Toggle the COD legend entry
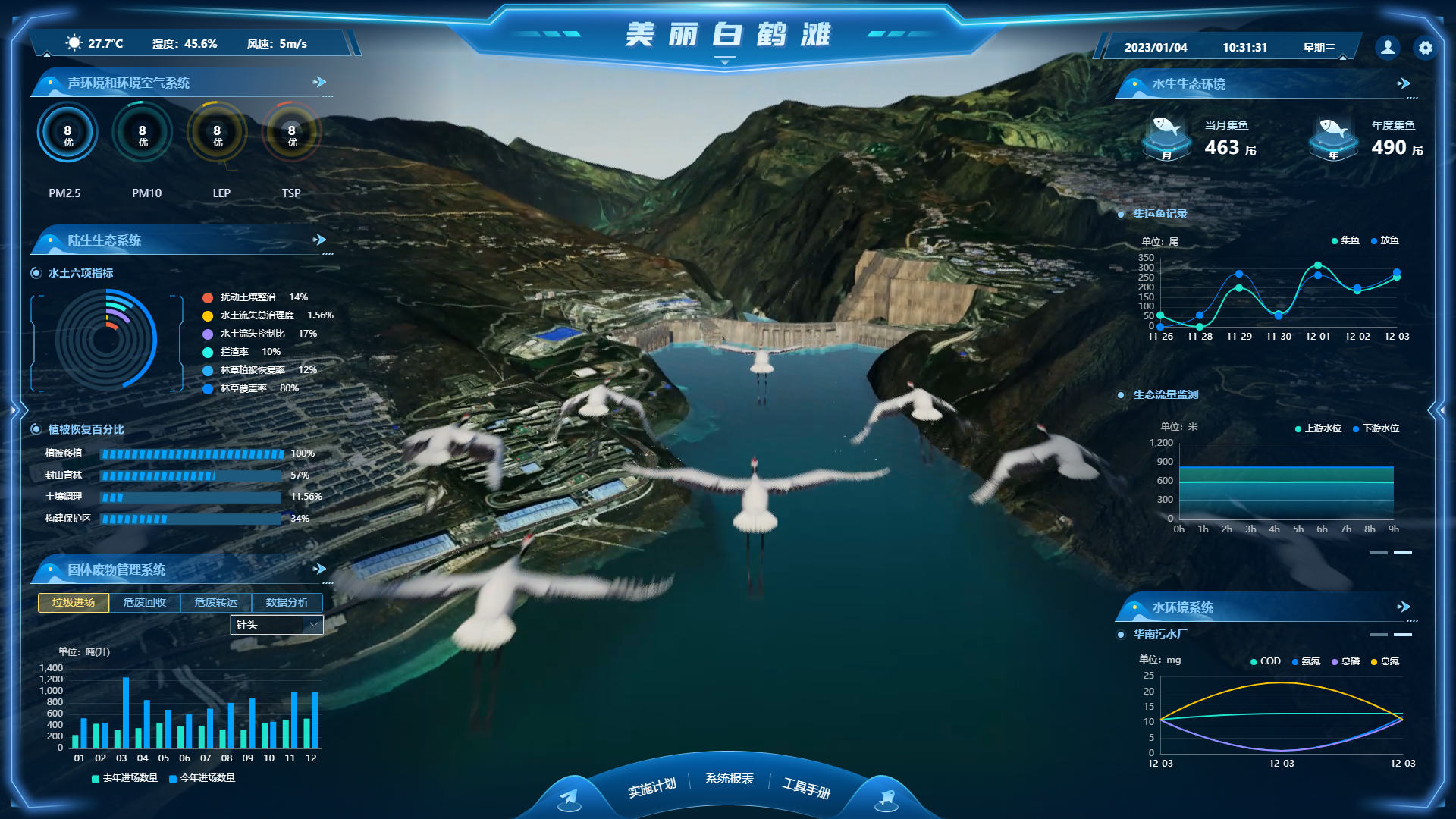Viewport: 1456px width, 819px height. [1266, 661]
